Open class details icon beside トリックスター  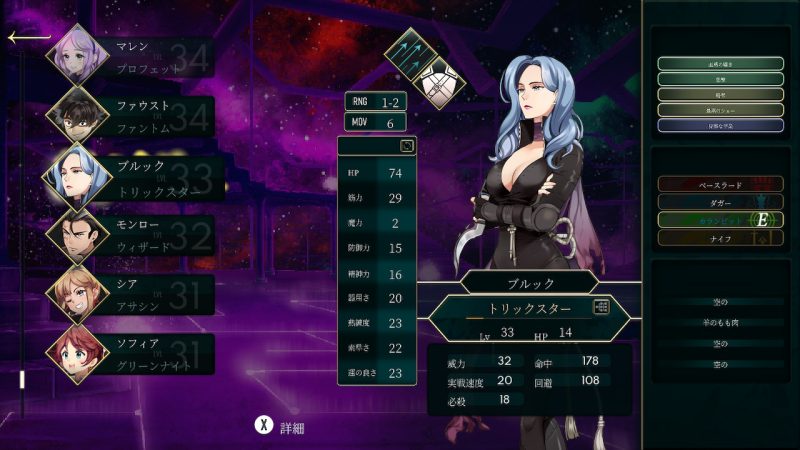pos(601,308)
